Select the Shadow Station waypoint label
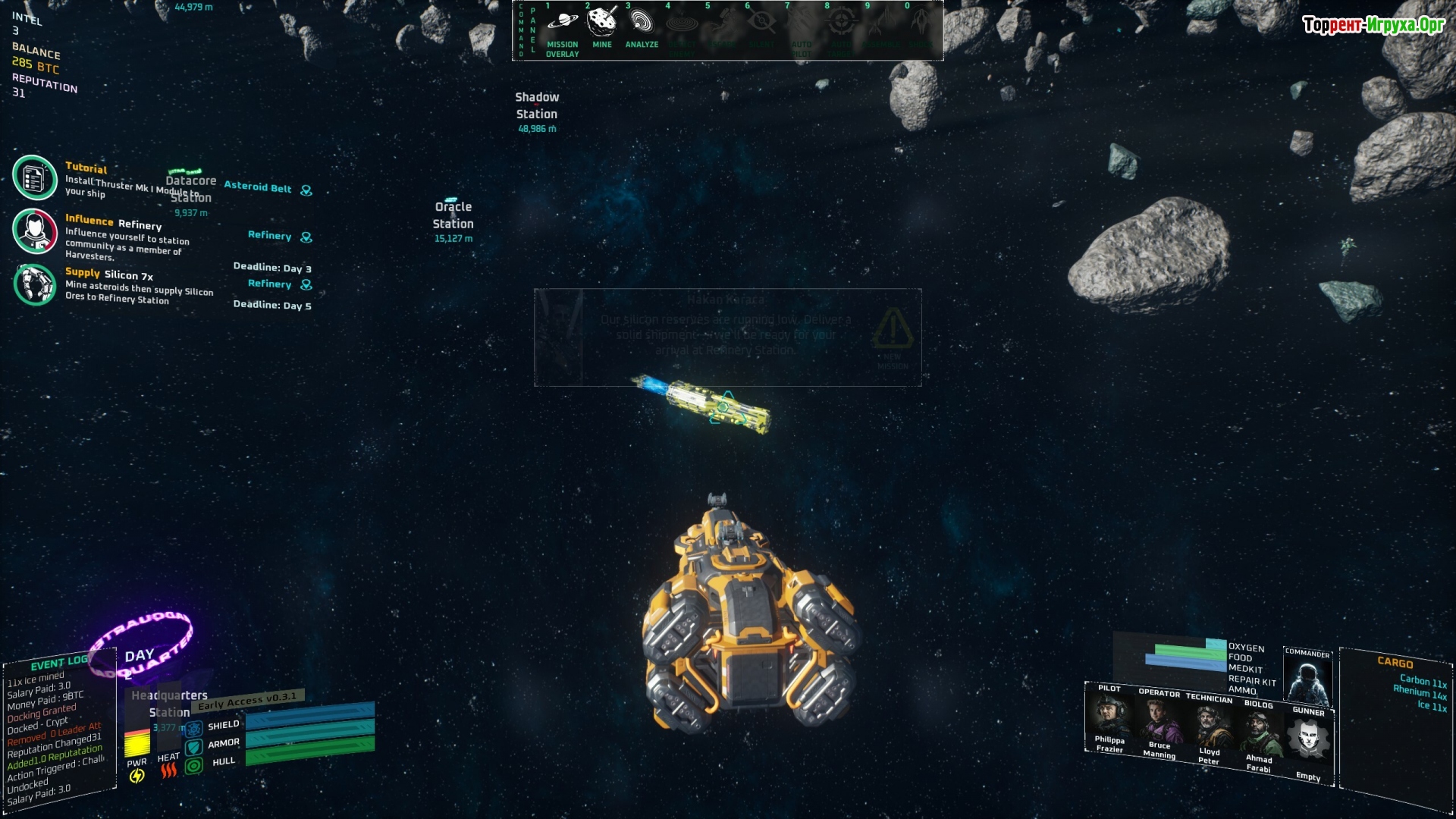The height and width of the screenshot is (819, 1456). click(537, 106)
